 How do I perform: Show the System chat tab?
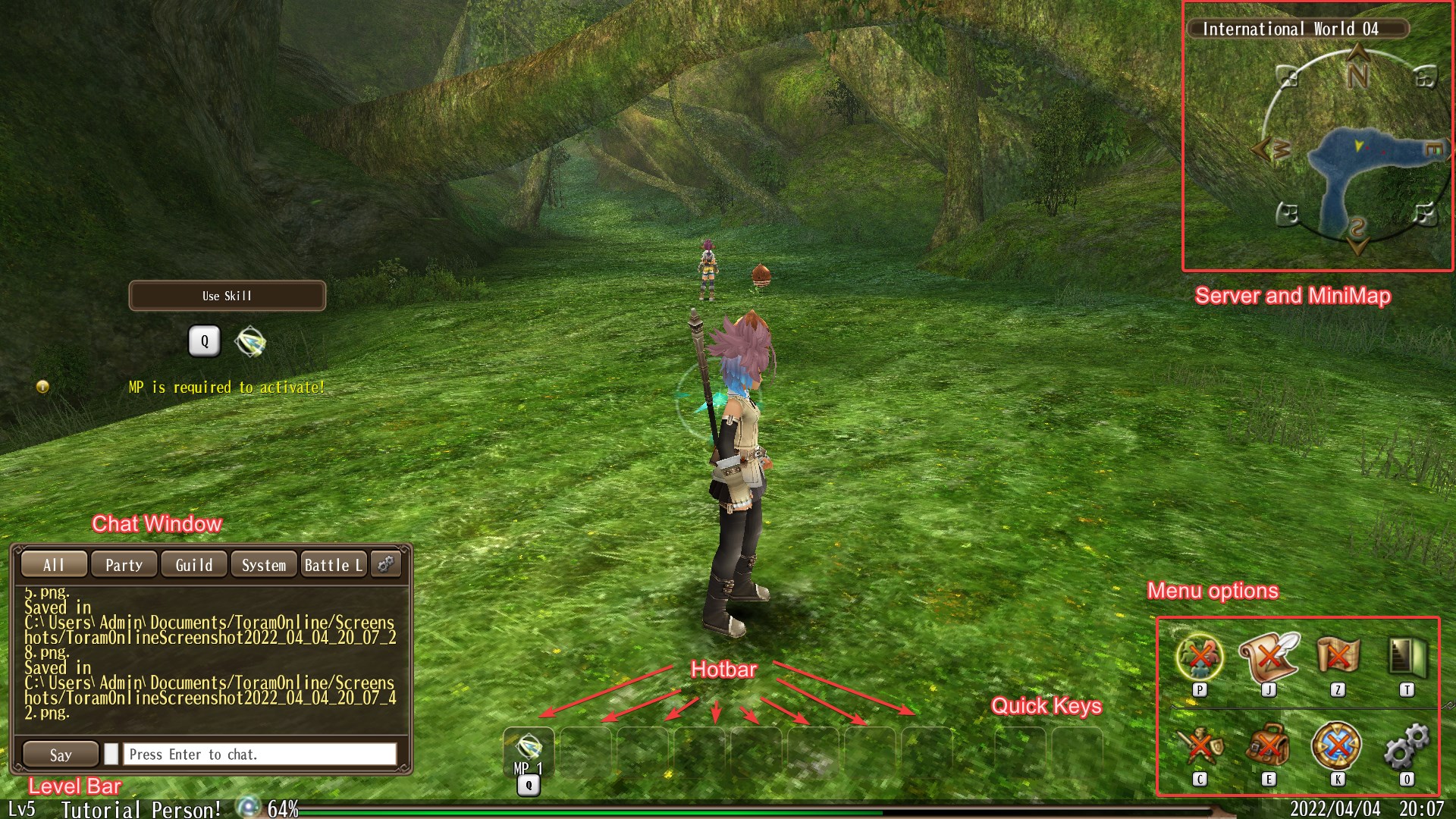(x=264, y=565)
